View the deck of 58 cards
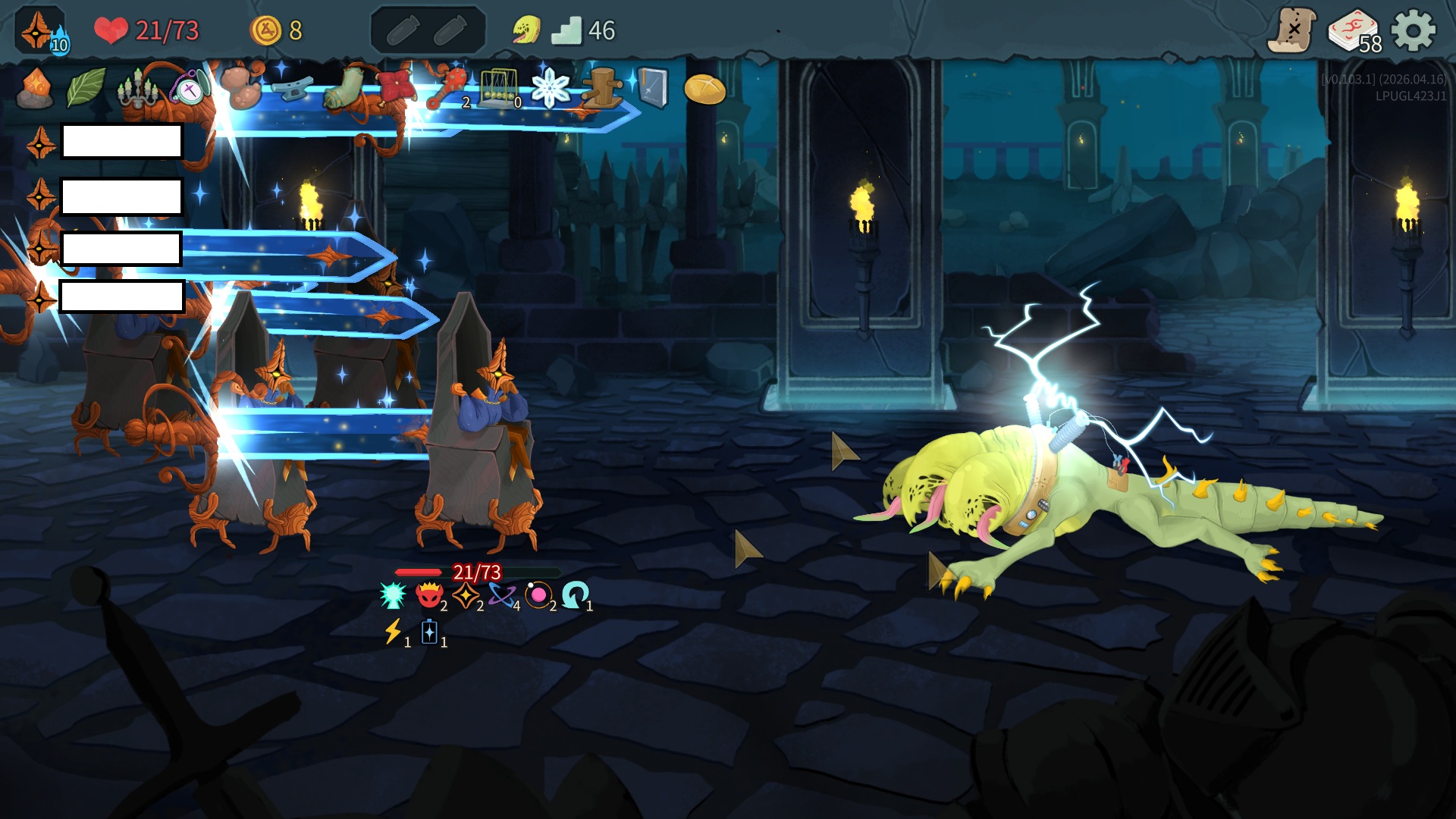 pos(1354,32)
